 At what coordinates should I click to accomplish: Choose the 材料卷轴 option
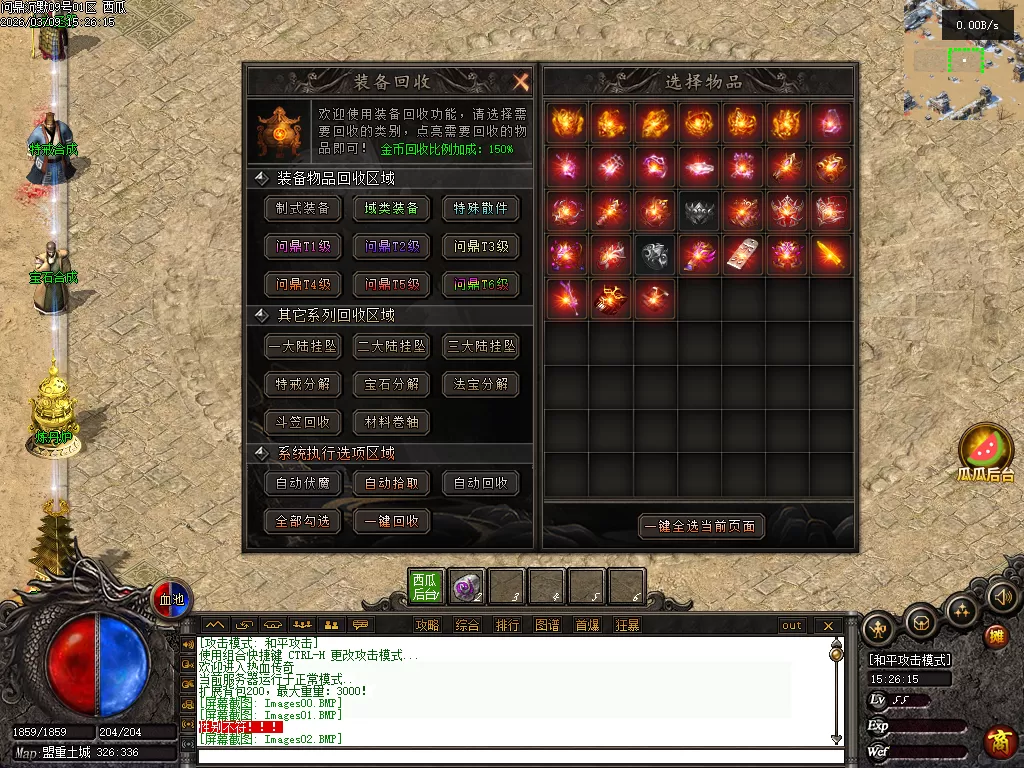click(392, 422)
